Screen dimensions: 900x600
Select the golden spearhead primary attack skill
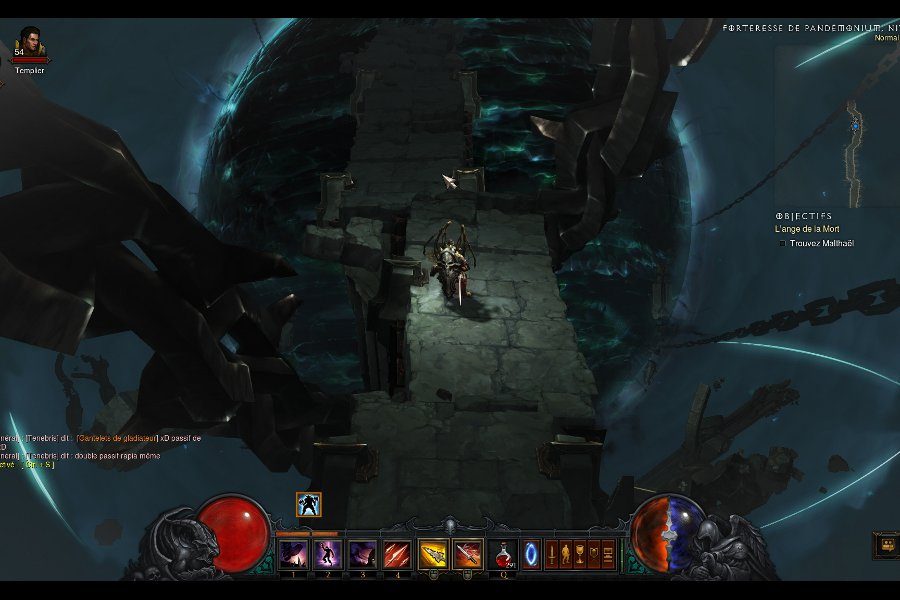[433, 553]
